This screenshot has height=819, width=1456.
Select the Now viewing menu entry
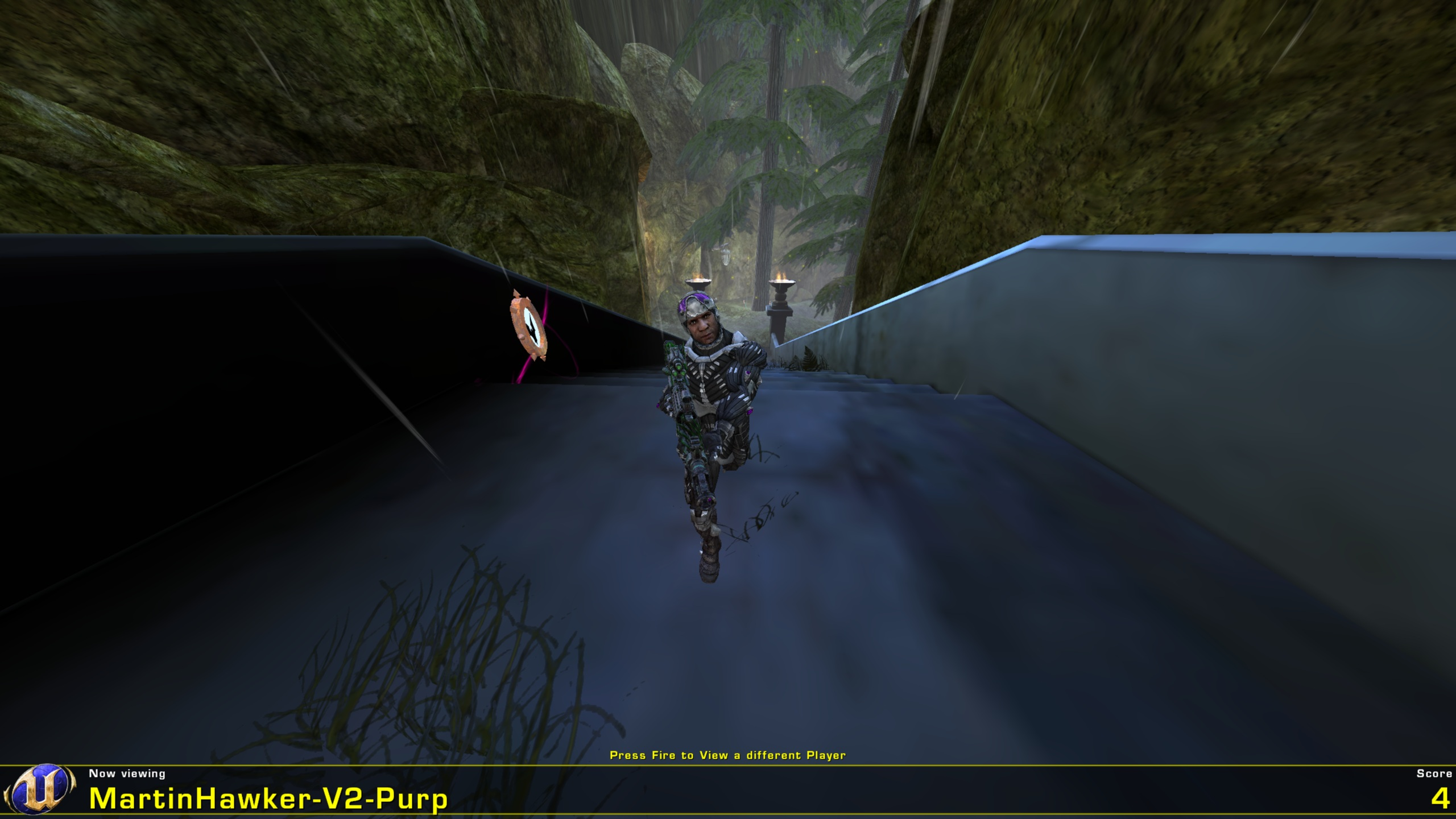coord(126,774)
